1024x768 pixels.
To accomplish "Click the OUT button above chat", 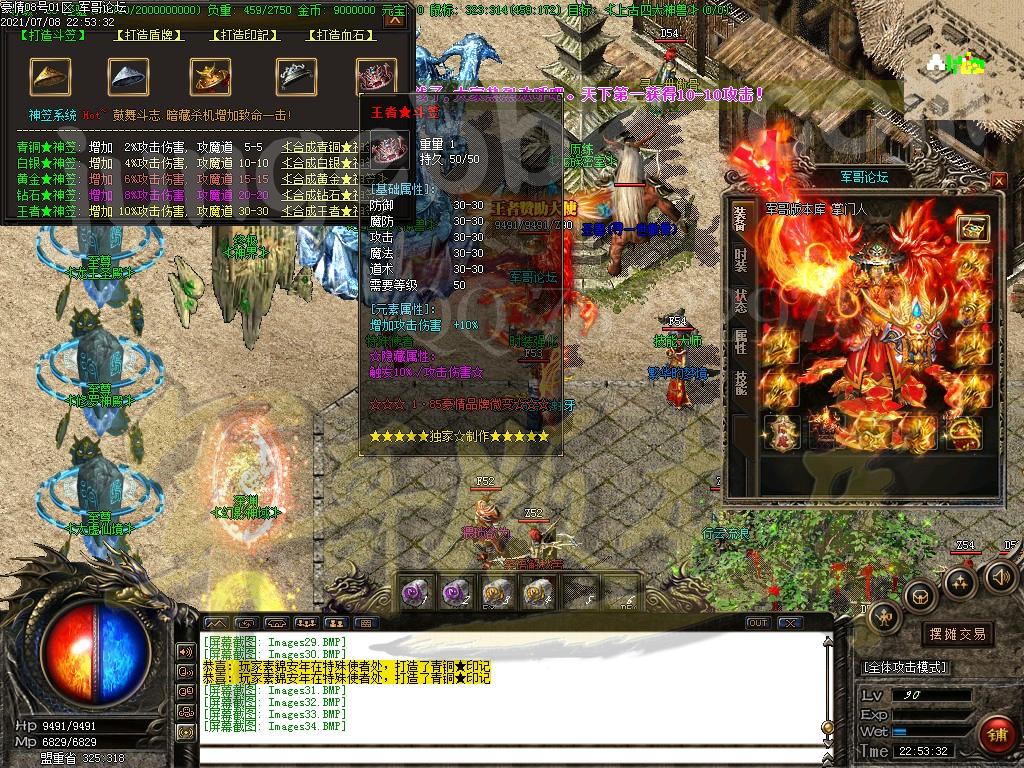I will coord(758,623).
